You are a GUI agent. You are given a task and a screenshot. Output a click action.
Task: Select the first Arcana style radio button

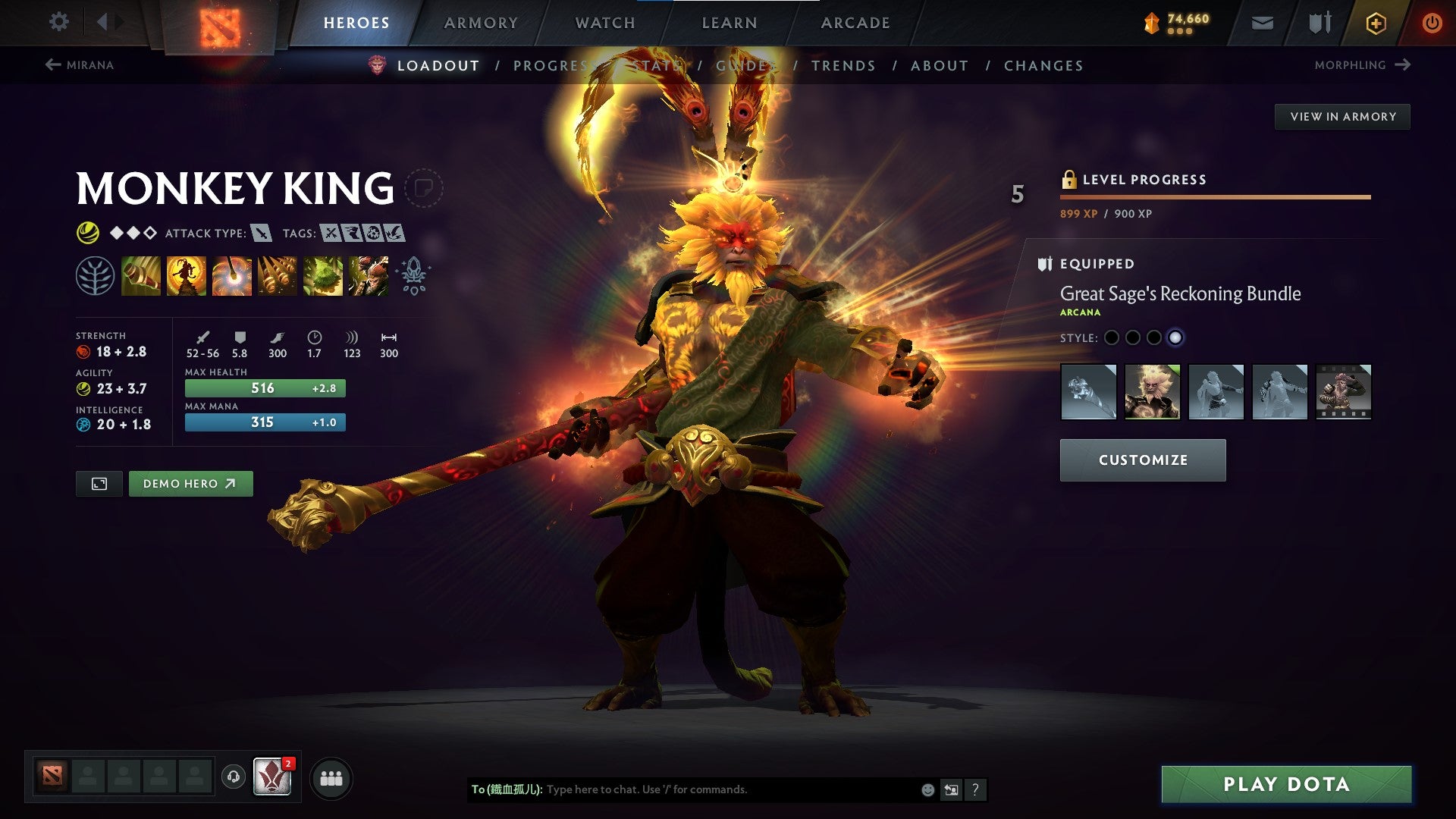[x=1111, y=336]
